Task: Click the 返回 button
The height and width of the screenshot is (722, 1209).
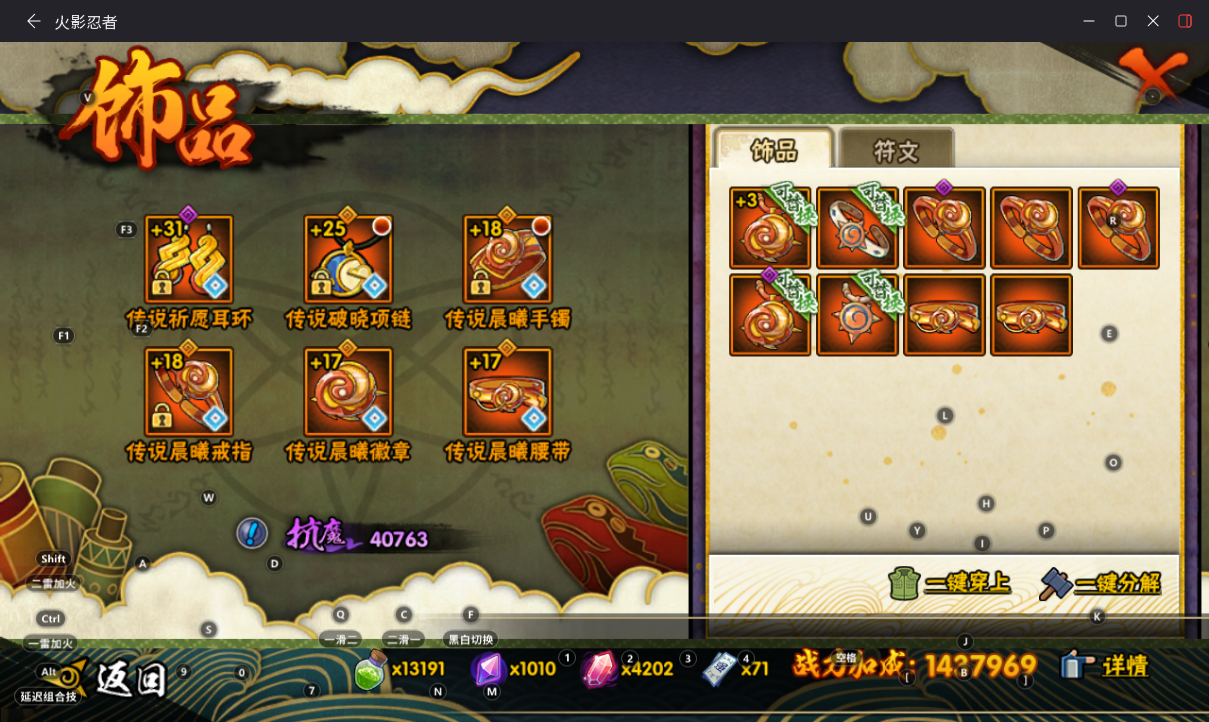Action: [x=130, y=680]
